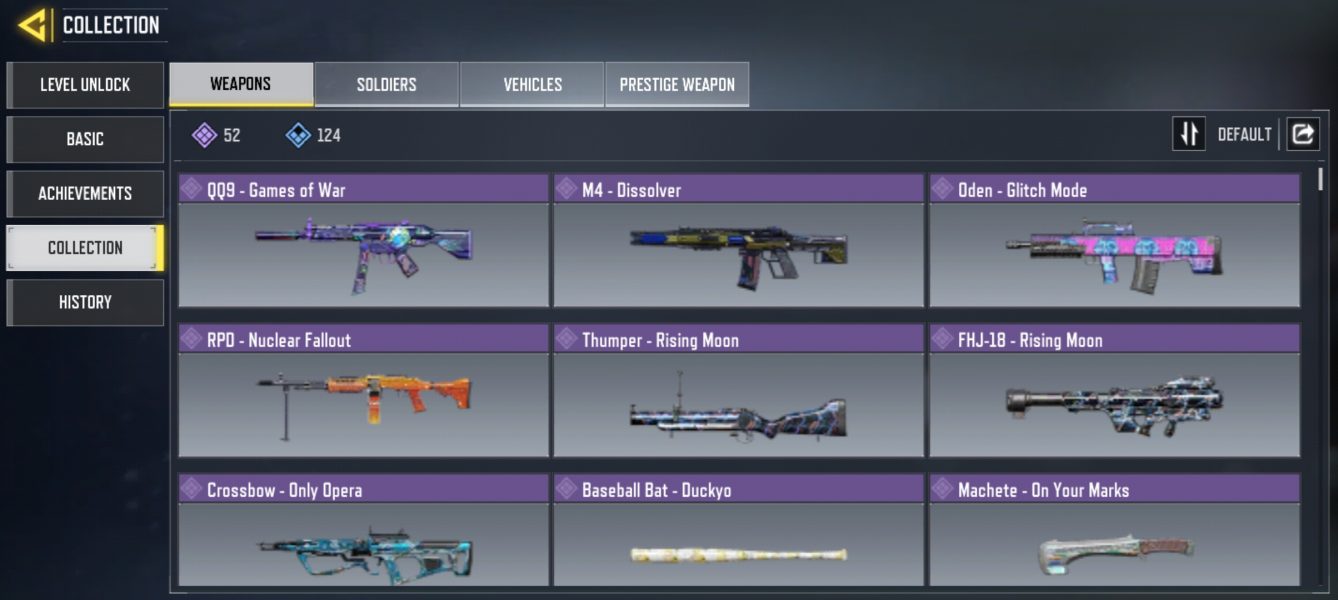Screen dimensions: 1338x600
Task: Choose the M4 - Dissolver weapon card
Action: pos(738,242)
